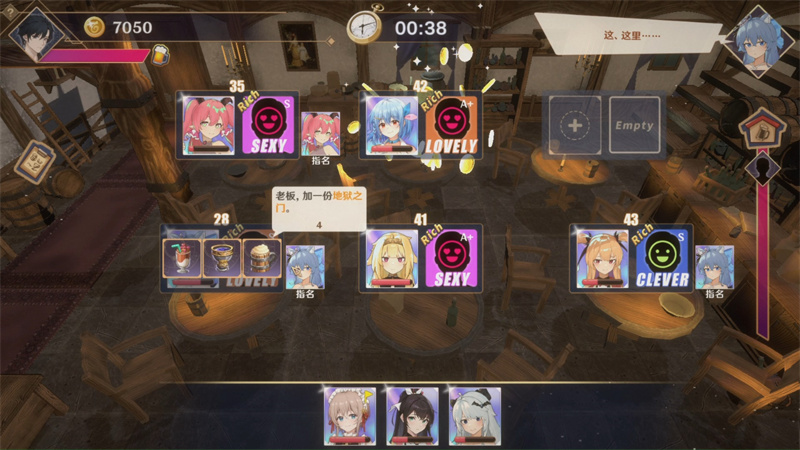The width and height of the screenshot is (800, 450).
Task: Click the plus slot at the empty table
Action: [x=574, y=126]
